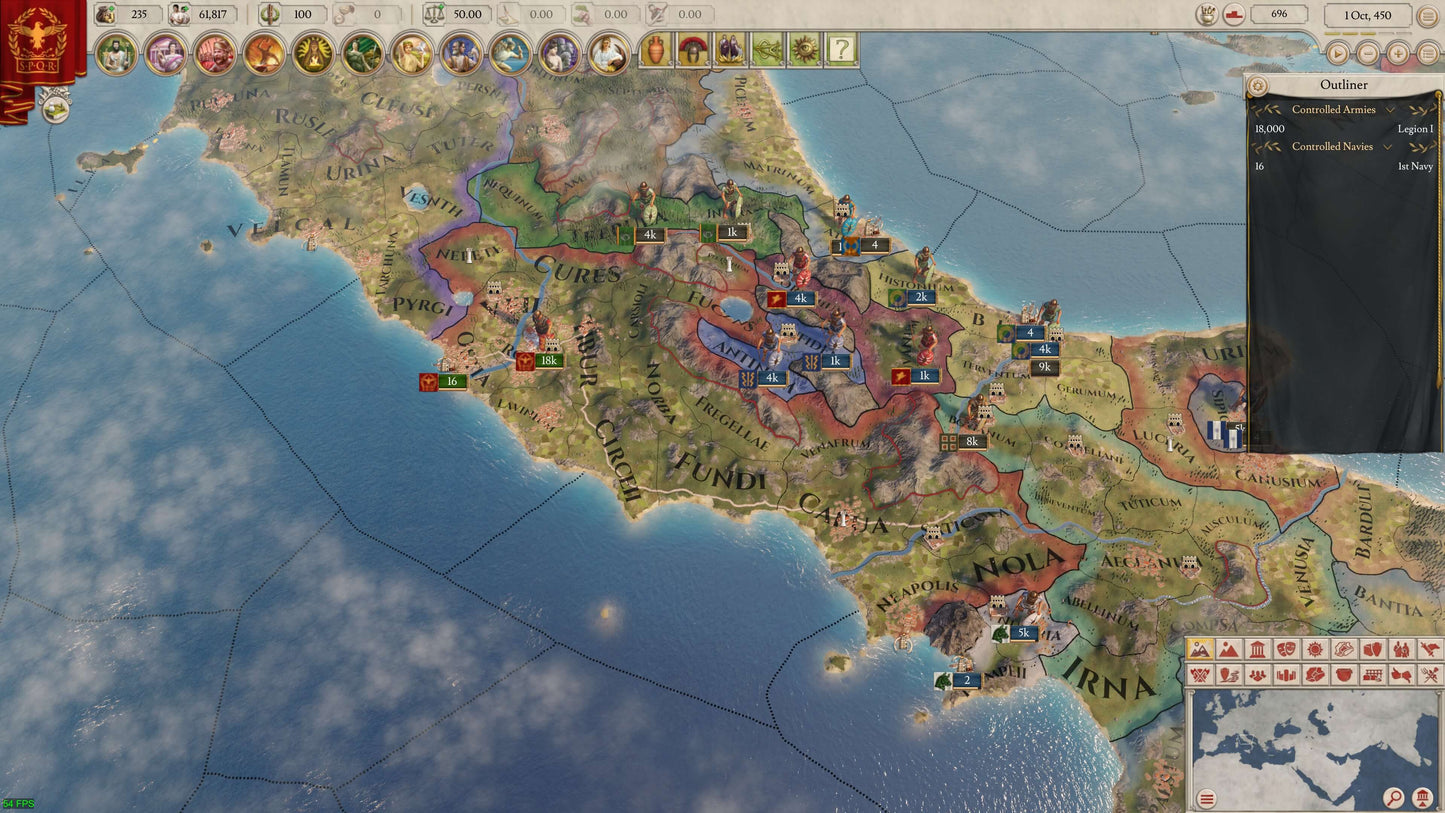Collapse the Controlled Armies section
1445x813 pixels.
pos(1390,110)
